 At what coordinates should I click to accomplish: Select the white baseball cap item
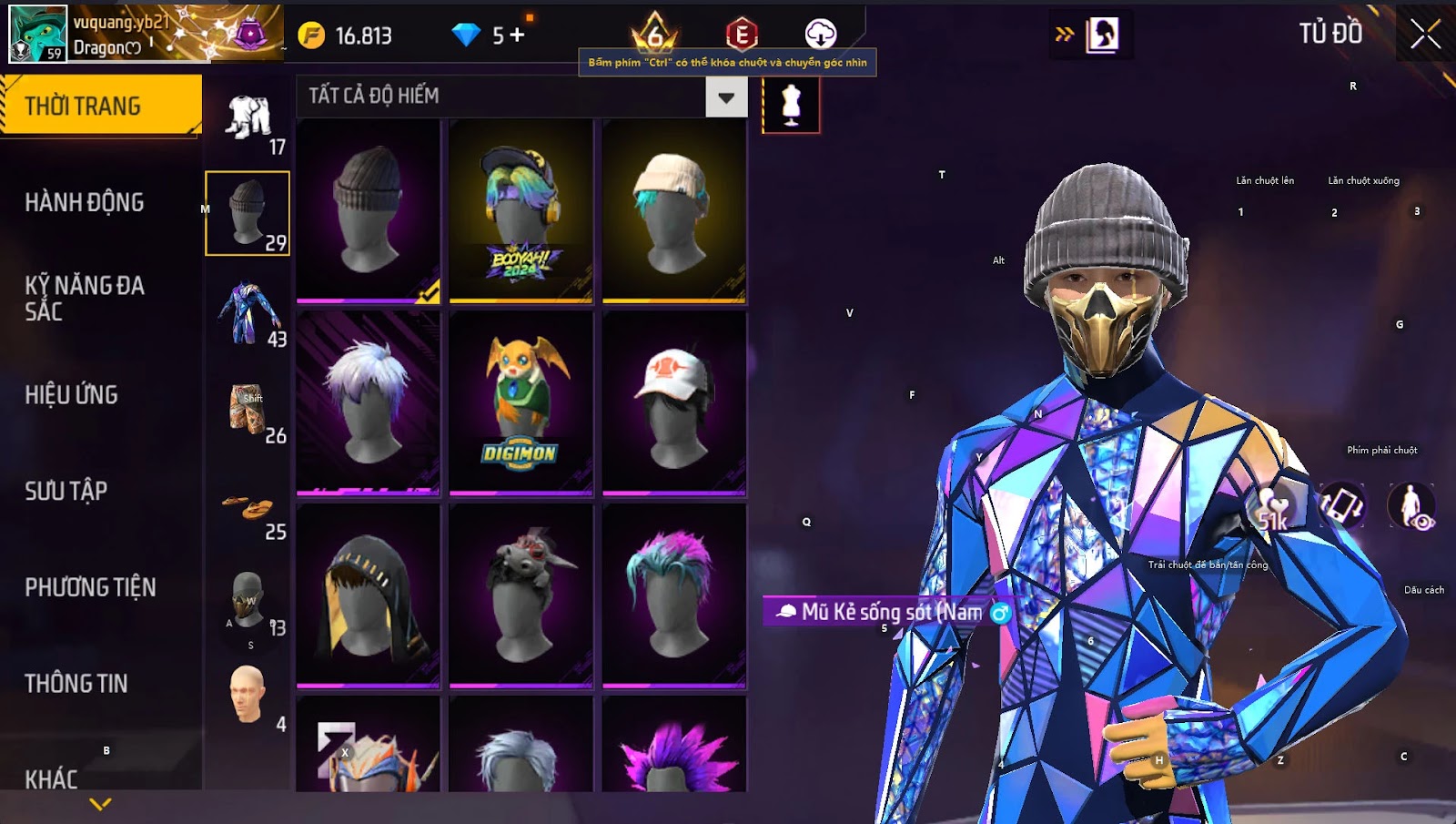pos(674,403)
